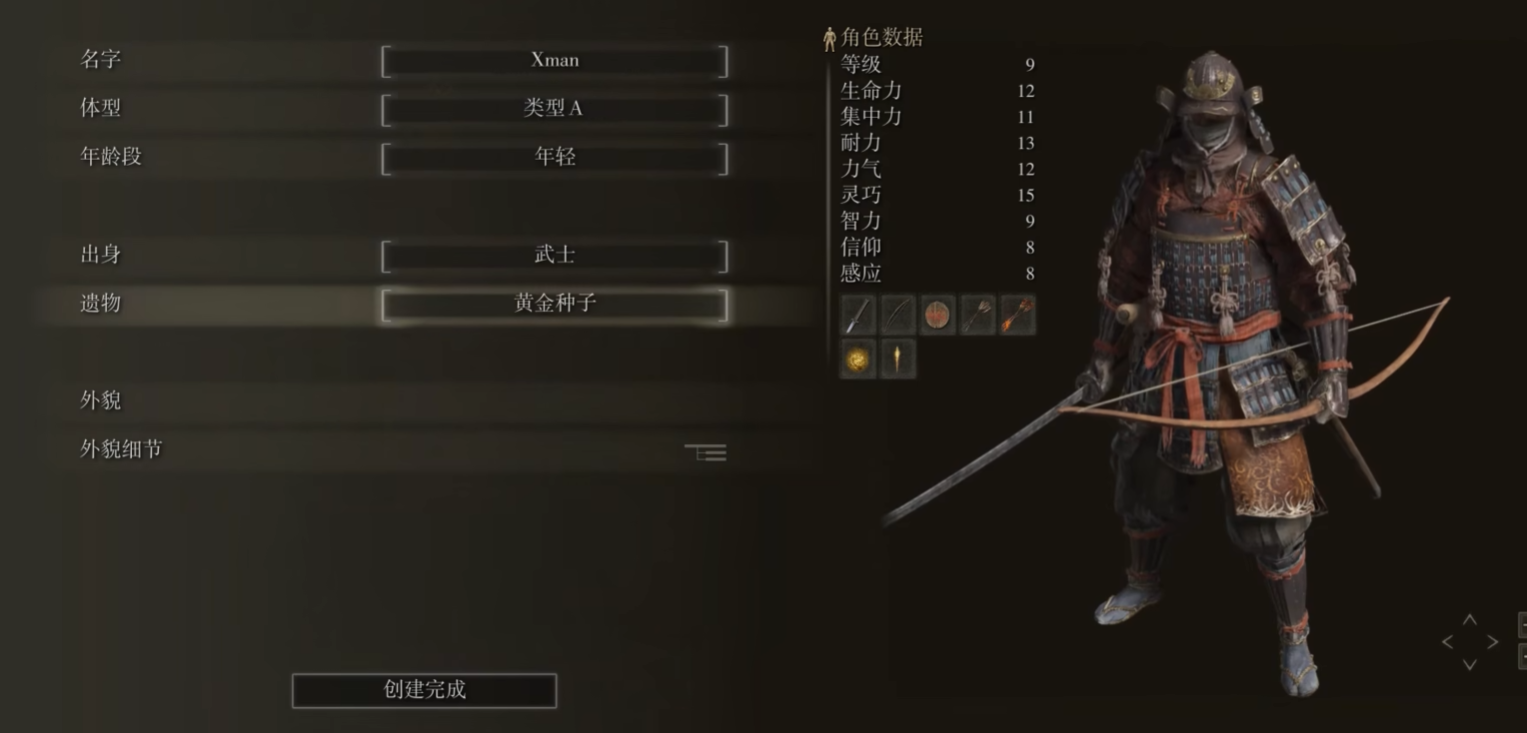The height and width of the screenshot is (733, 1527).
Task: Click the rotate-right camera arrow
Action: tap(1491, 641)
